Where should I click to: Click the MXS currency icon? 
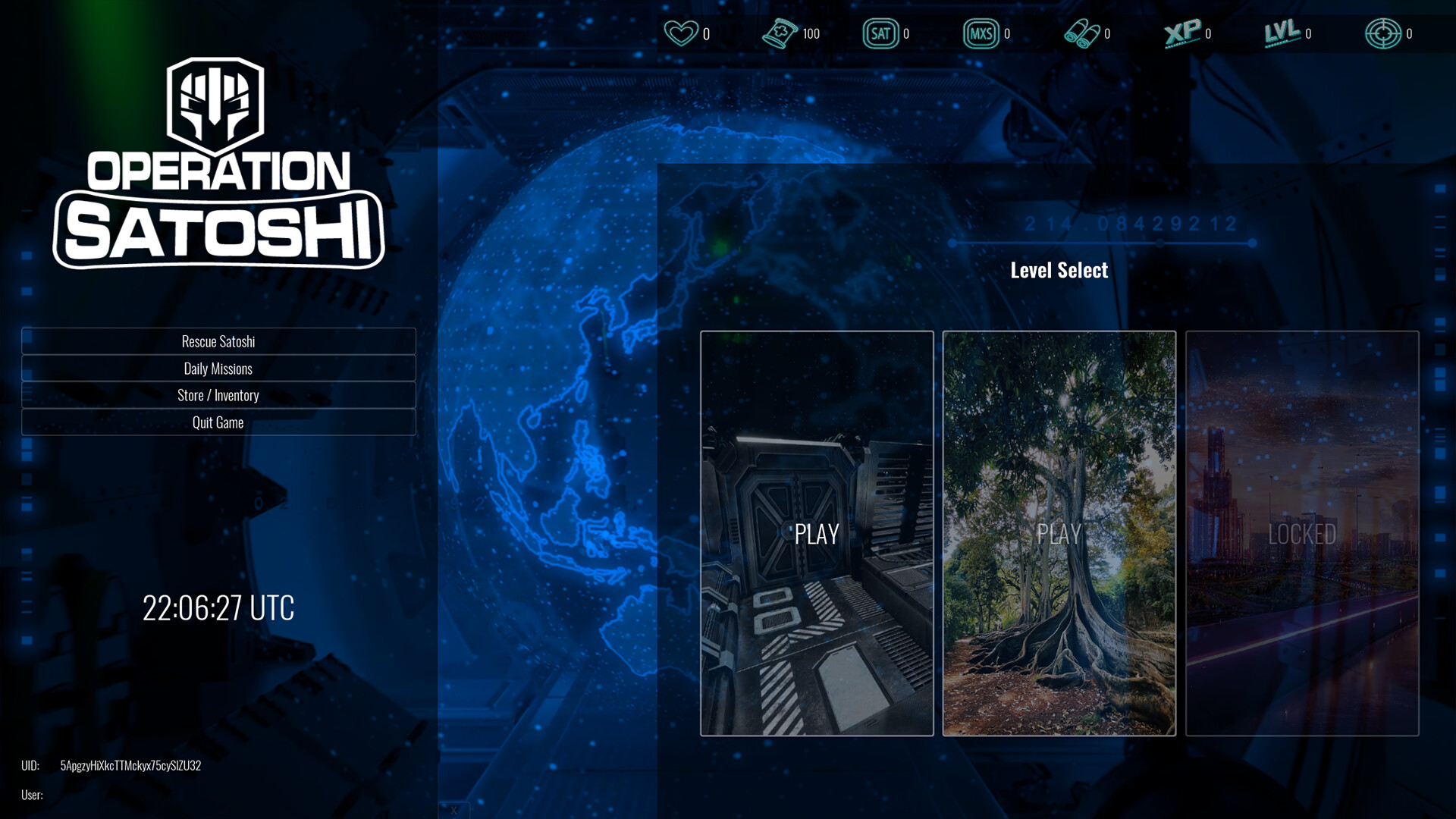pyautogui.click(x=983, y=33)
